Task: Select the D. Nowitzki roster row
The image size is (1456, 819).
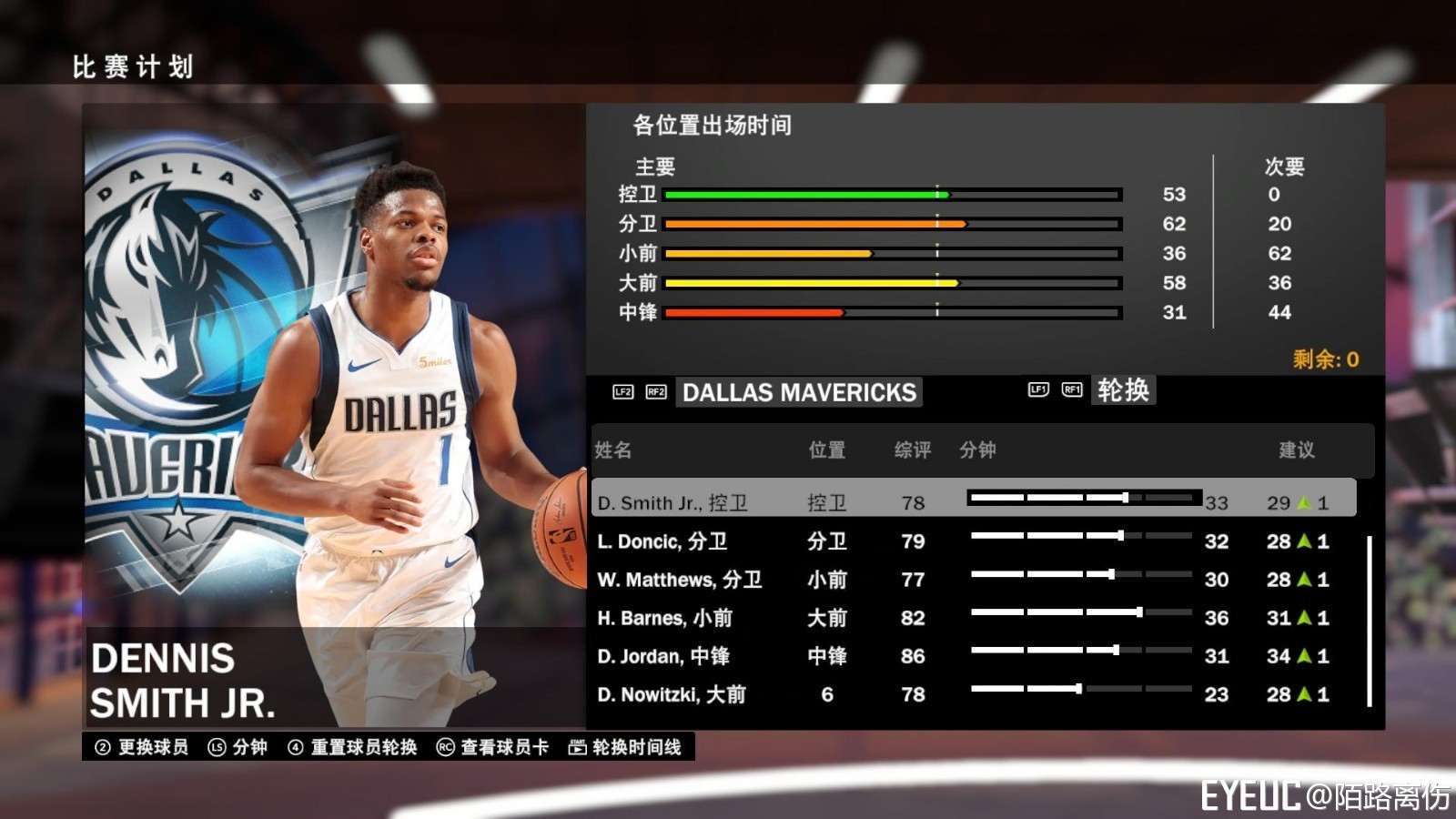Action: pyautogui.click(x=910, y=694)
